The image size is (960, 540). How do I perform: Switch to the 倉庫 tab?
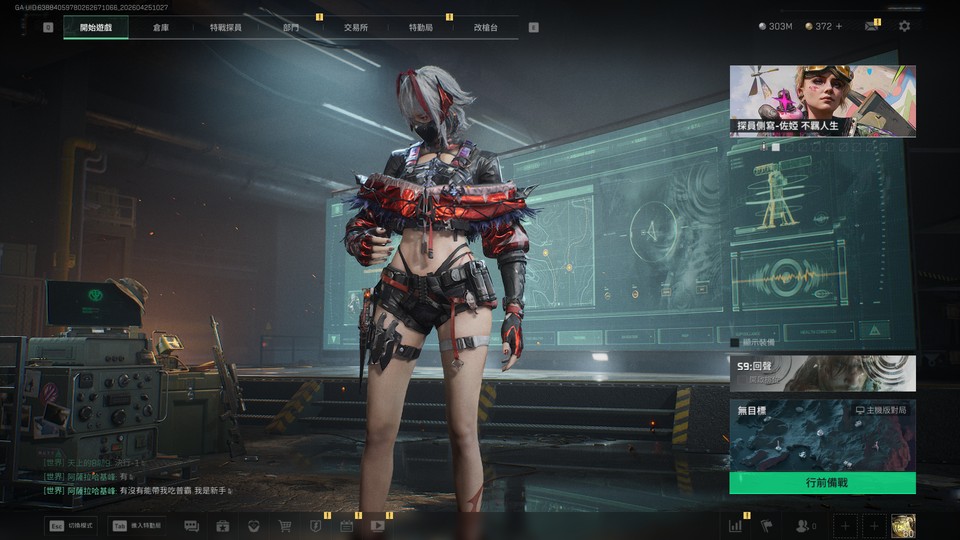161,27
